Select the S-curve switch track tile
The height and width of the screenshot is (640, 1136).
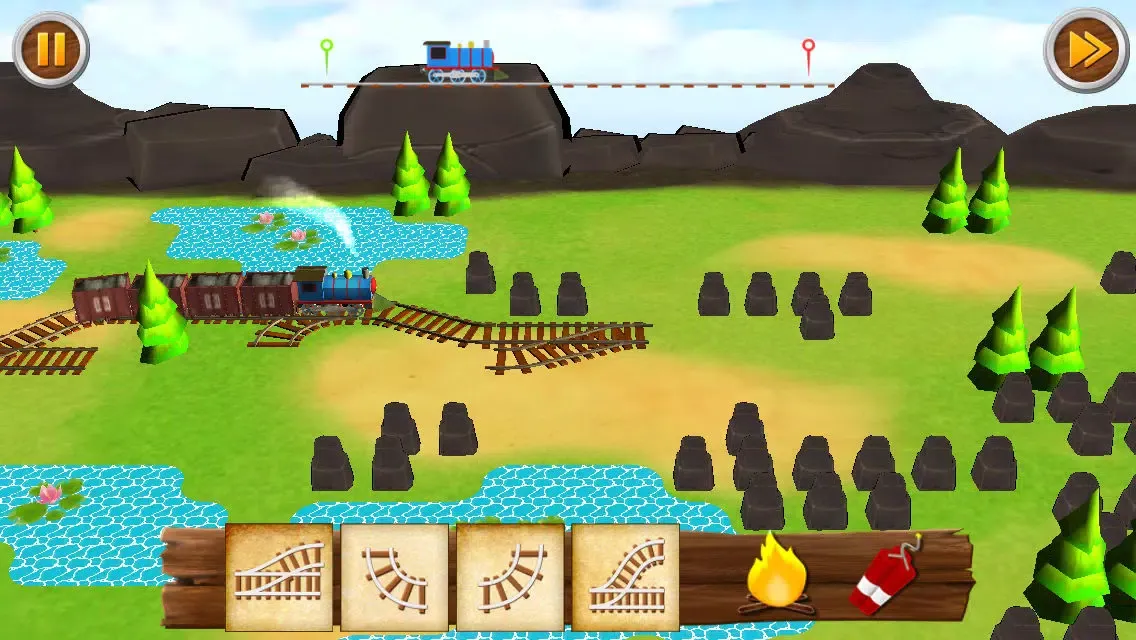pos(626,578)
